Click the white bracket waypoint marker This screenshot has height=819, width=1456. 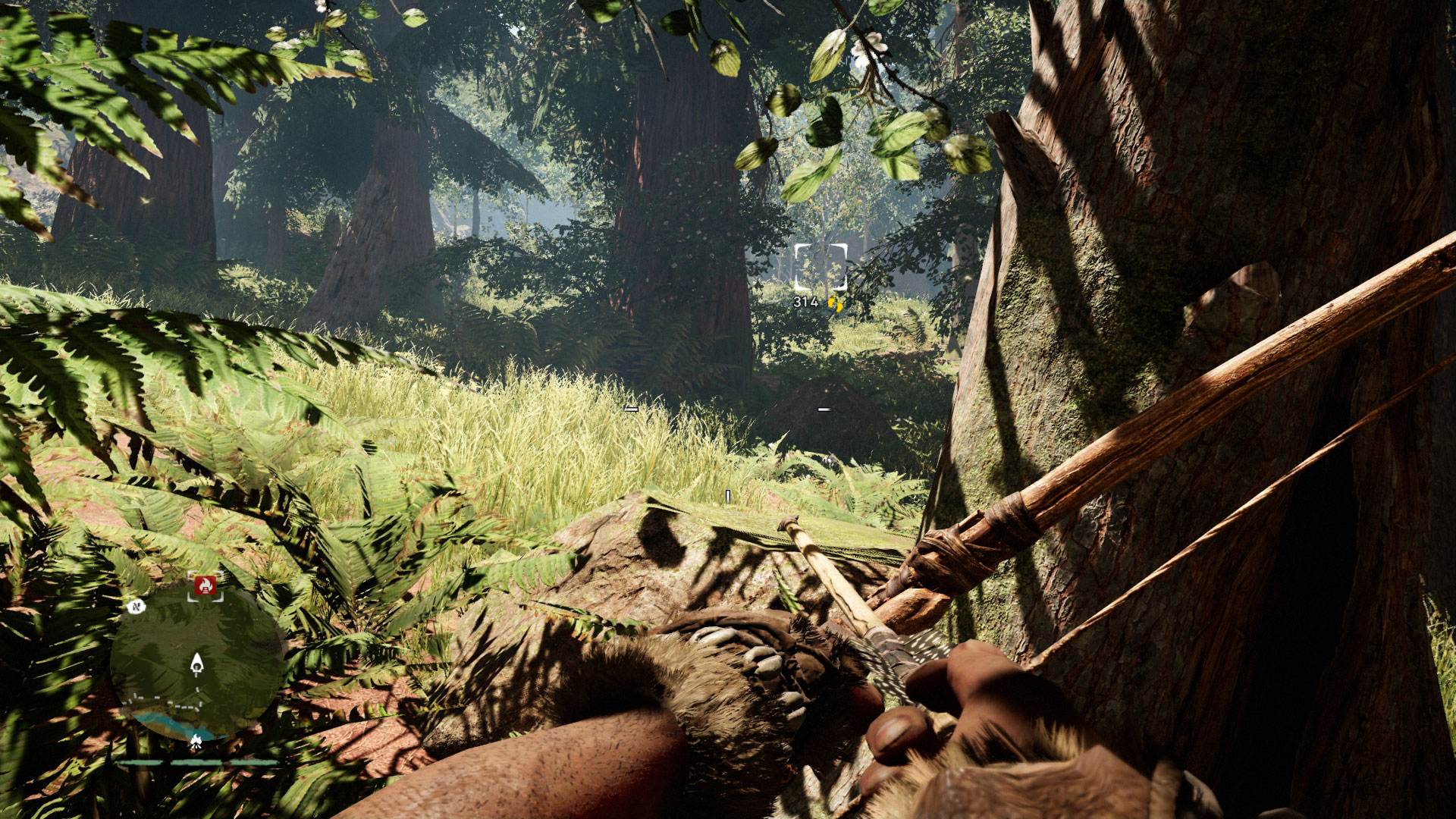point(820,267)
